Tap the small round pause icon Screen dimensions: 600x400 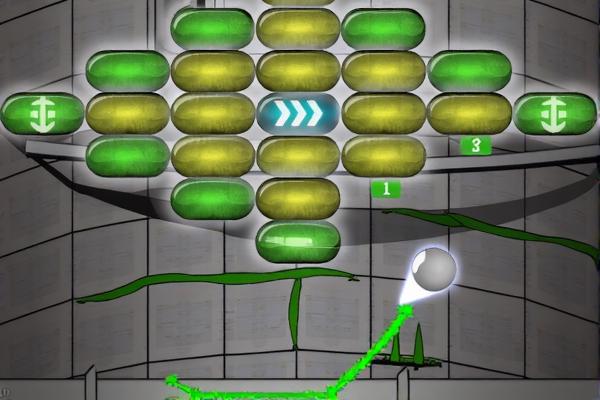click(x=5, y=391)
